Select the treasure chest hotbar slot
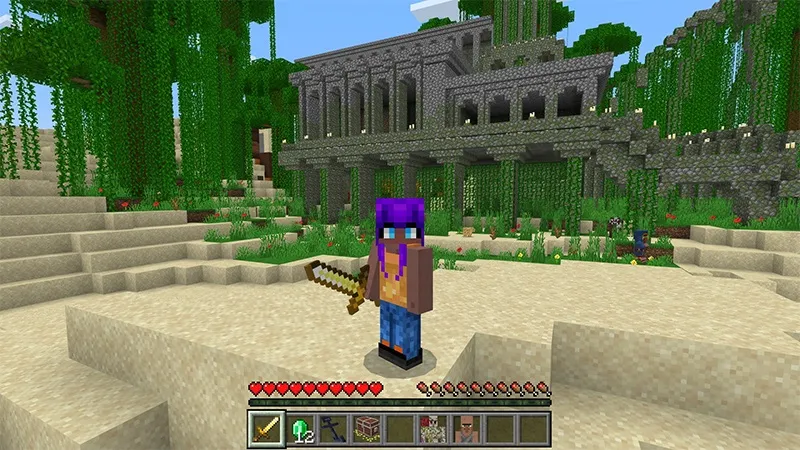This screenshot has height=450, width=800. pos(366,428)
